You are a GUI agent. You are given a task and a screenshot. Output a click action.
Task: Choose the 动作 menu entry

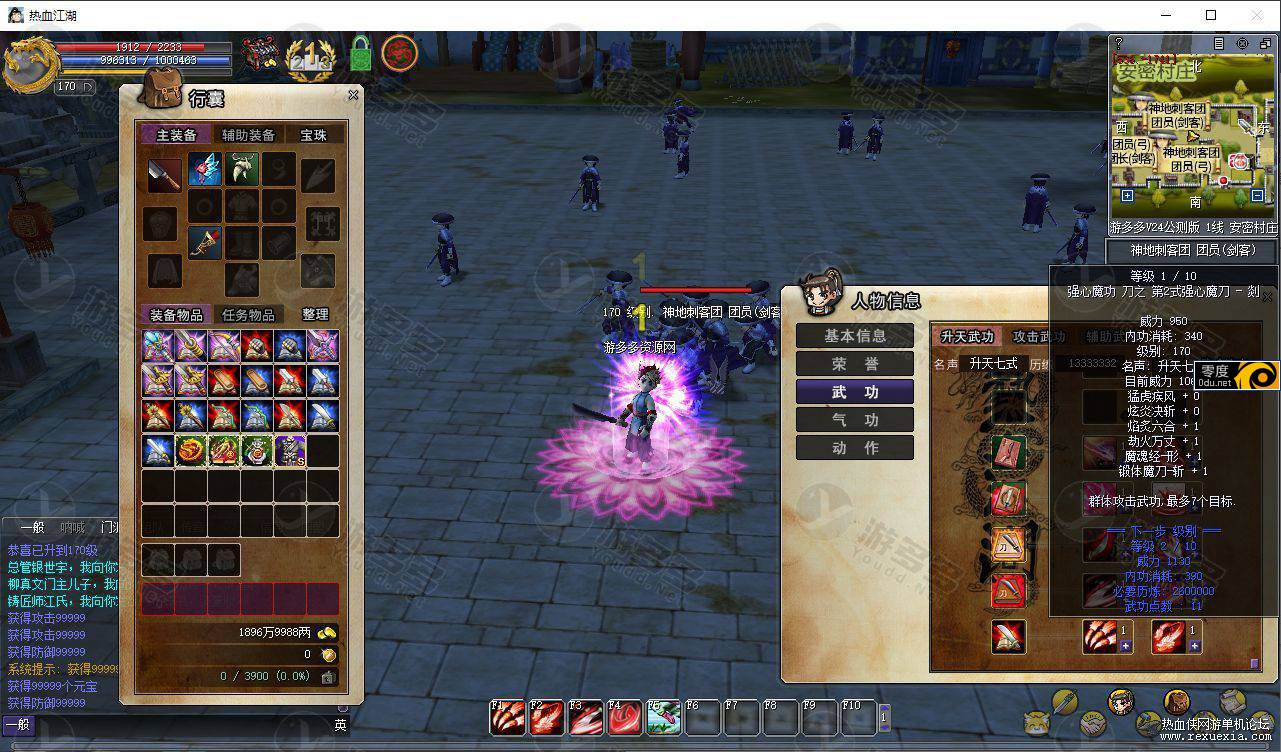(855, 448)
